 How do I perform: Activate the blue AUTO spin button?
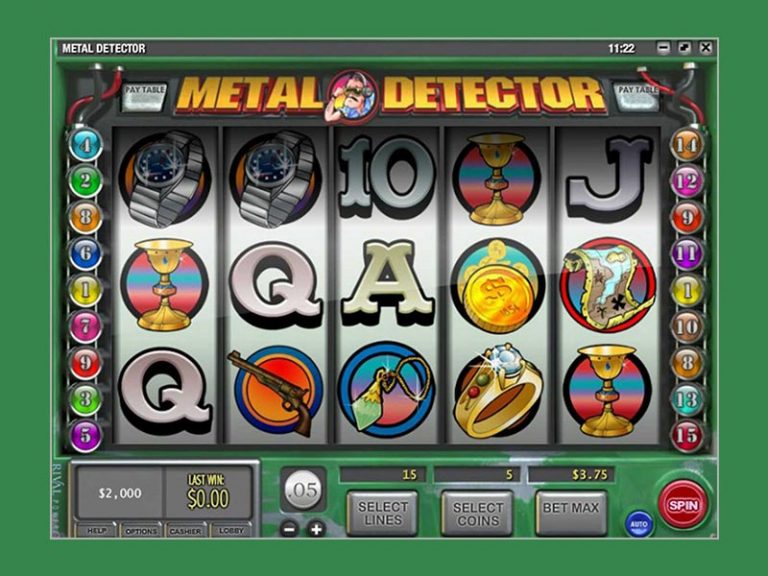[639, 523]
